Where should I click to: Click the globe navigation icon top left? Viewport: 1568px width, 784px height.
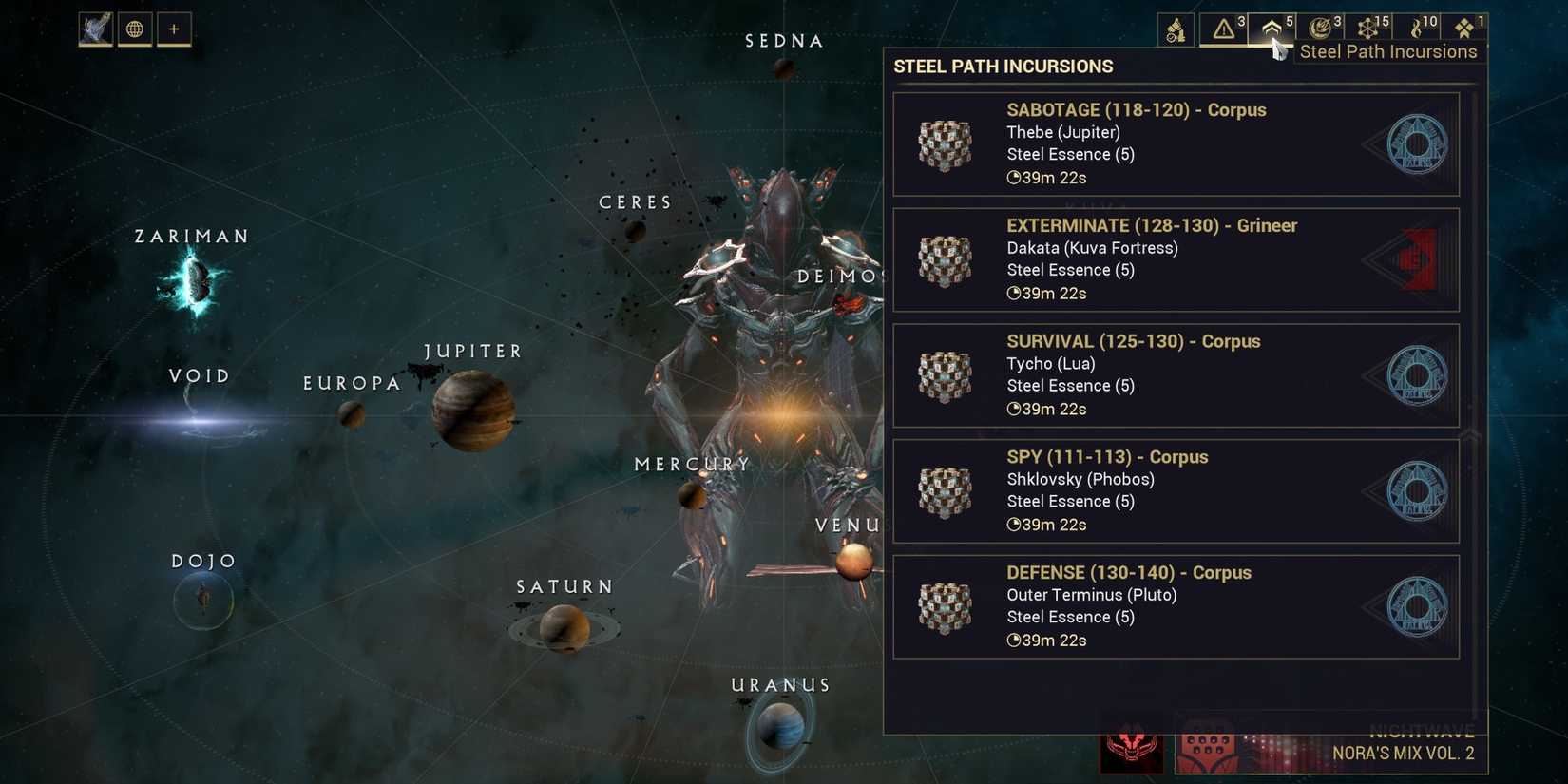[x=134, y=29]
